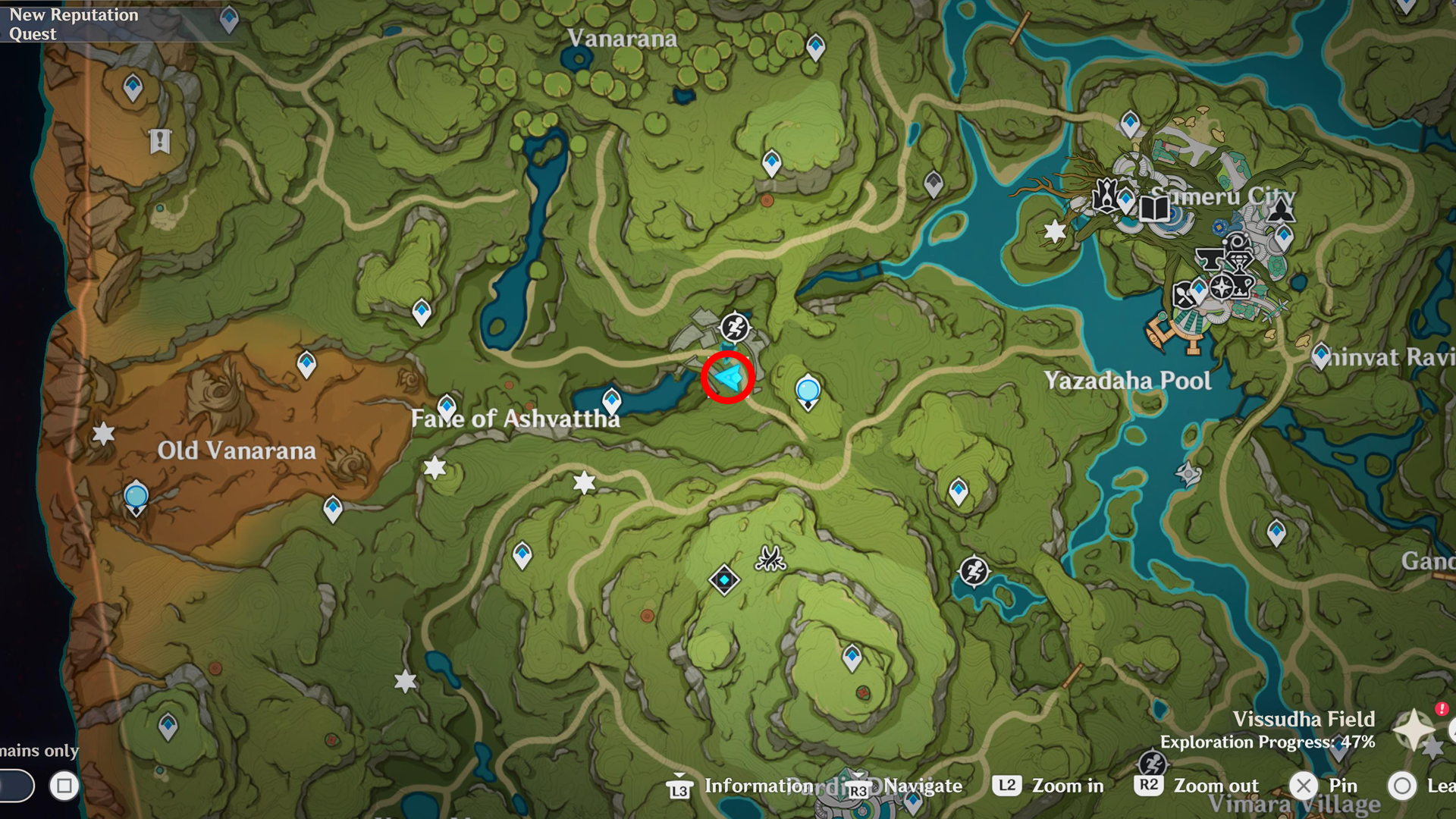Click the boss challenge icon above the player marker

pos(734,329)
